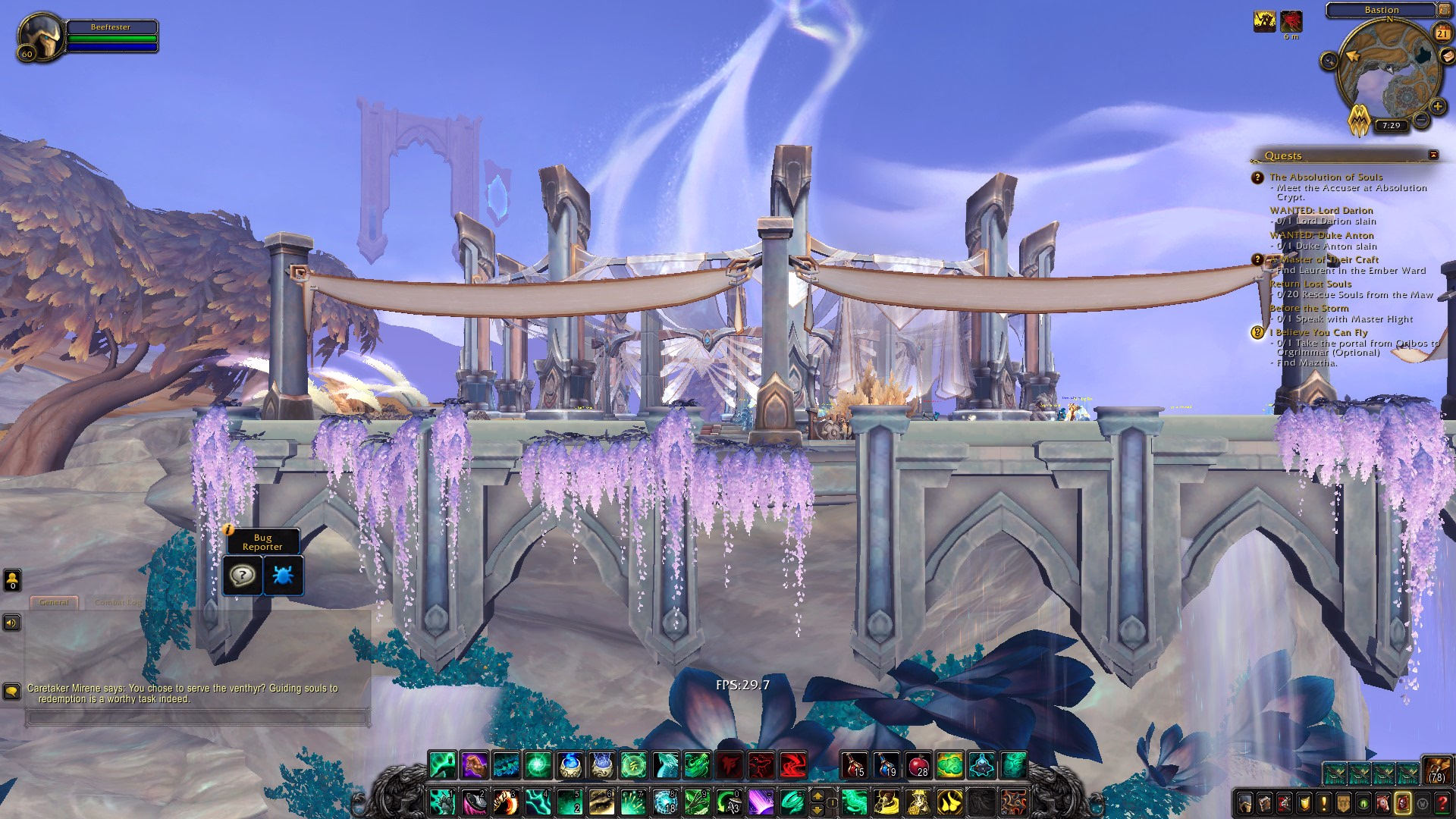Collapse the Quests tracker panel
This screenshot has width=1456, height=819.
[x=1433, y=155]
